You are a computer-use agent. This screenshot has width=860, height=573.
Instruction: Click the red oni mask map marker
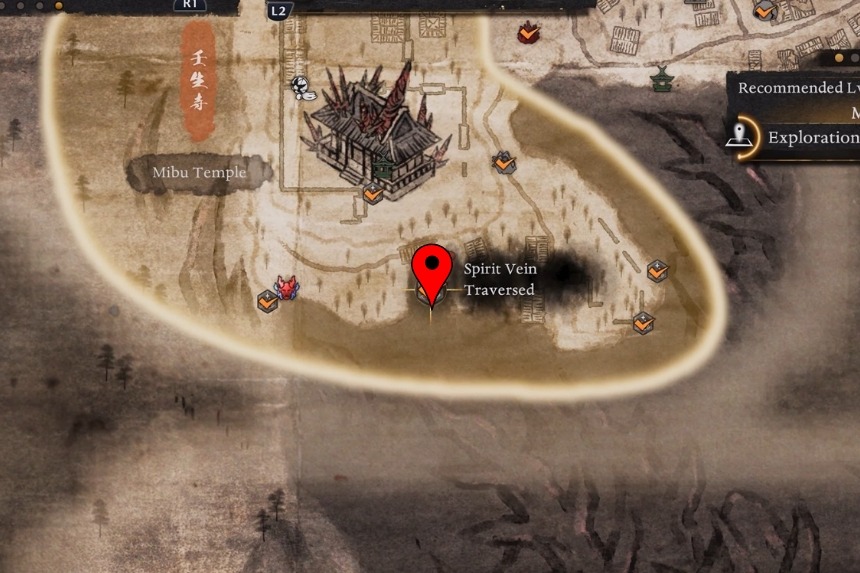[288, 288]
